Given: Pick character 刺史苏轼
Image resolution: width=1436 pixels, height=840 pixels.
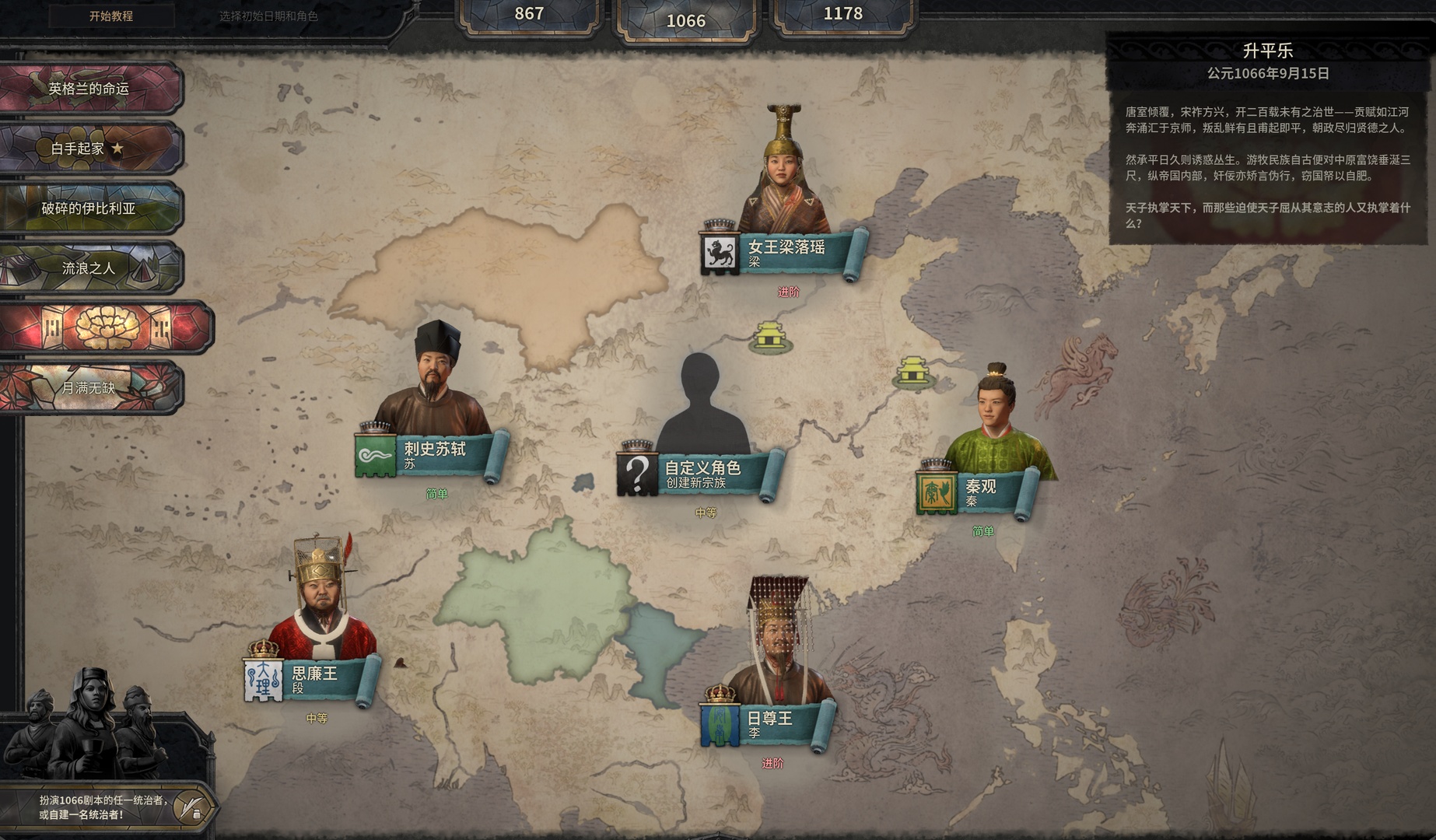Looking at the screenshot, I should 434,453.
